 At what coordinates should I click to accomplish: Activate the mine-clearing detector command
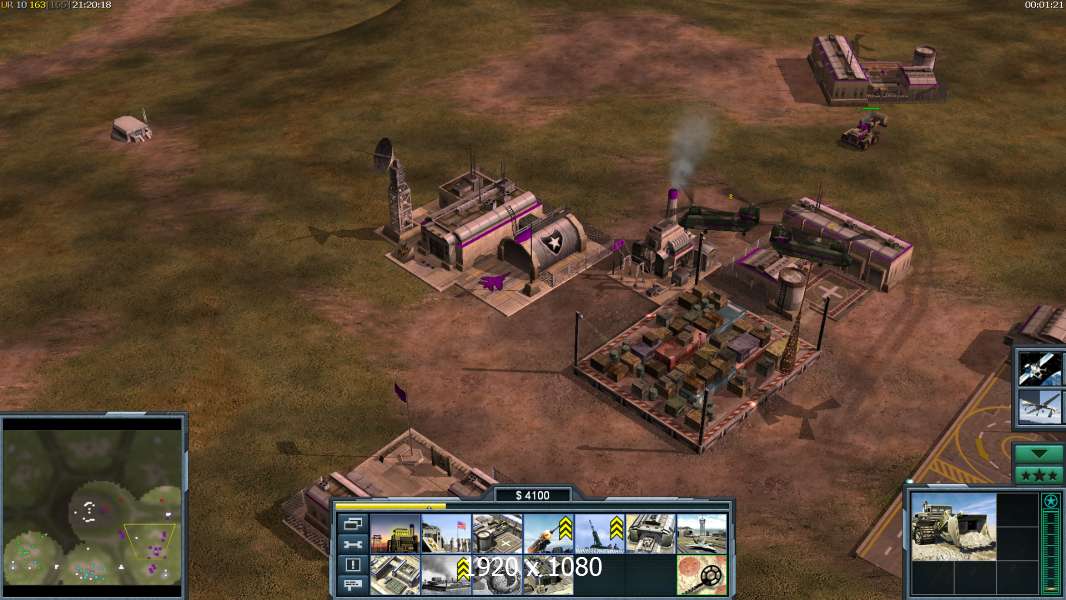coord(701,574)
